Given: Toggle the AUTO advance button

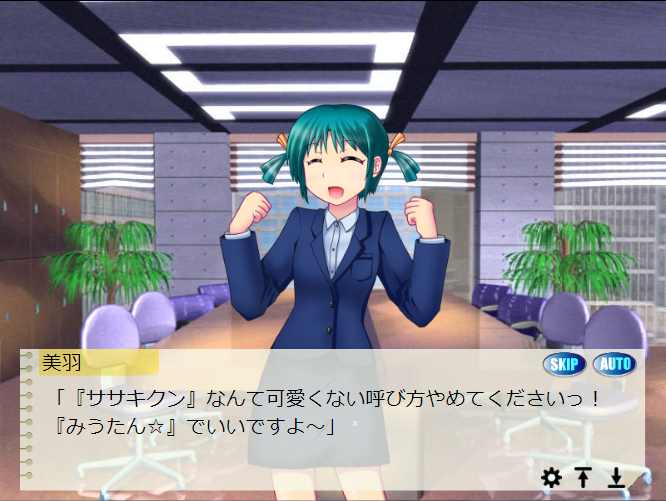Looking at the screenshot, I should (x=614, y=363).
